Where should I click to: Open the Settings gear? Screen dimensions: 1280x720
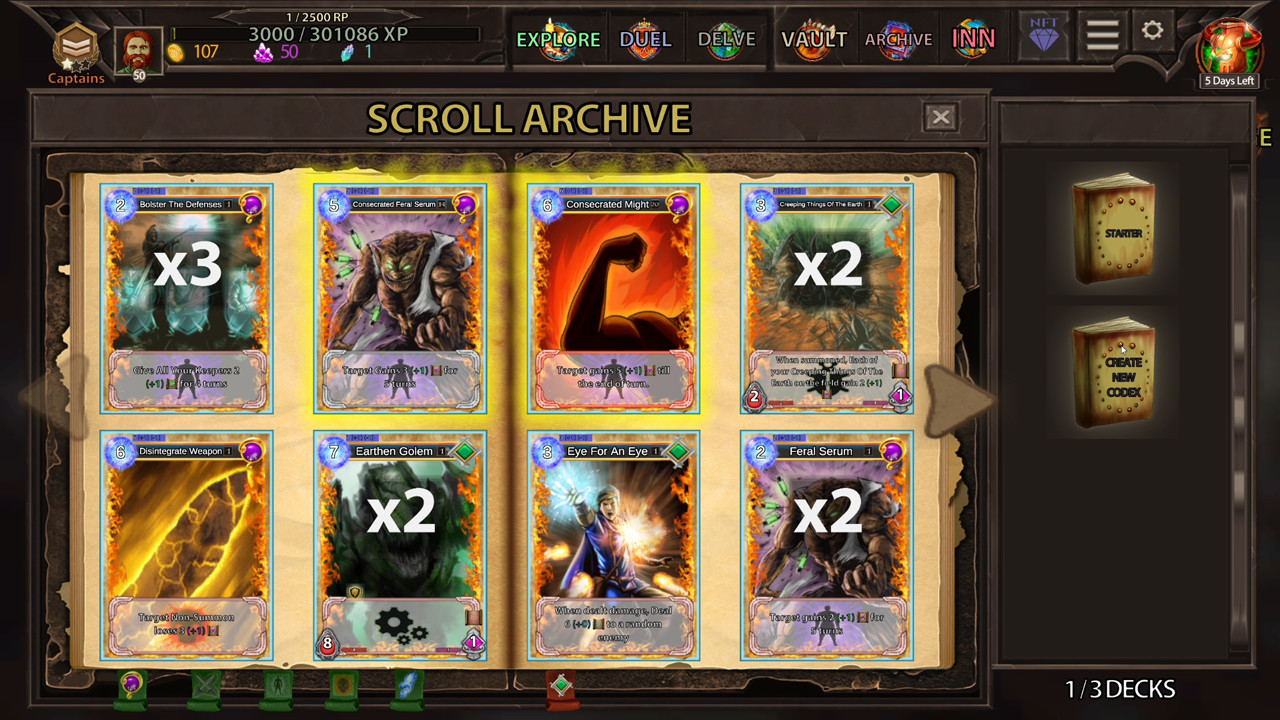coord(1152,32)
